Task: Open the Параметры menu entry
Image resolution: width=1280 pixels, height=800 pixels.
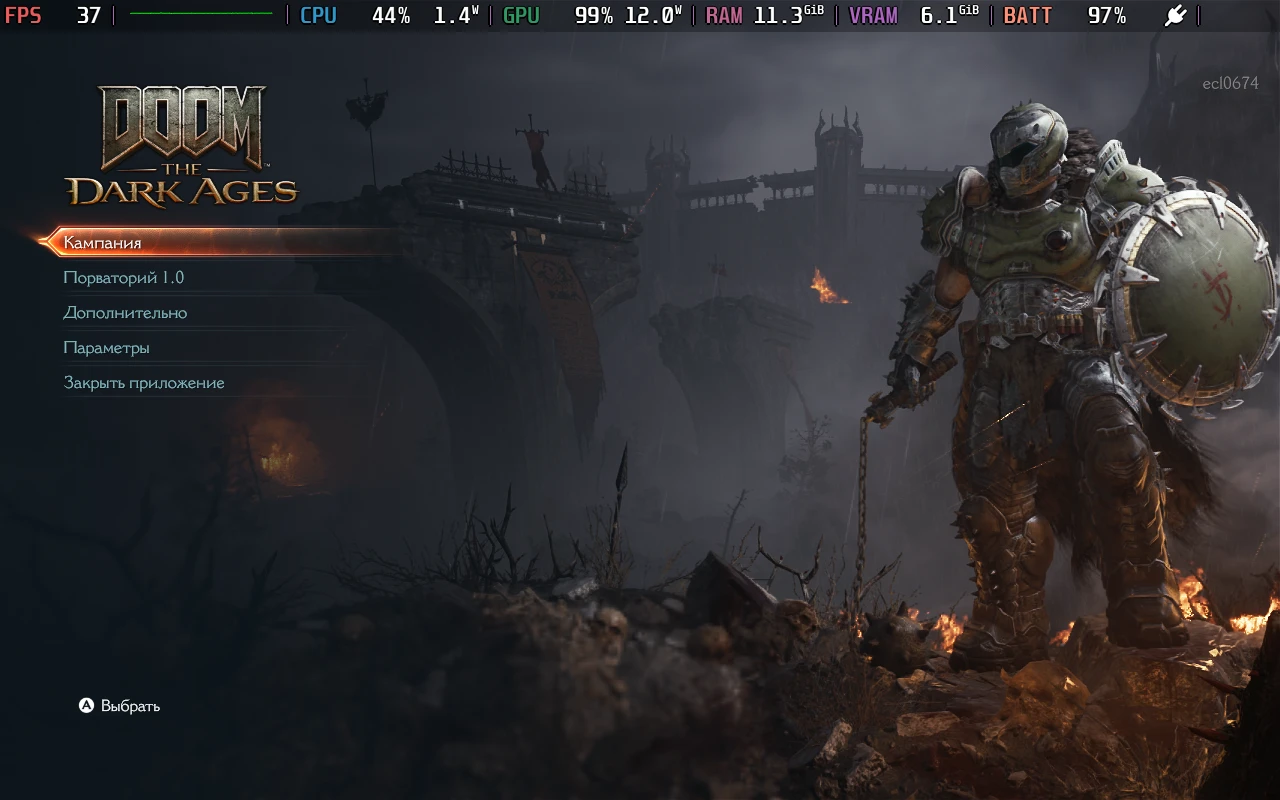Action: tap(106, 347)
